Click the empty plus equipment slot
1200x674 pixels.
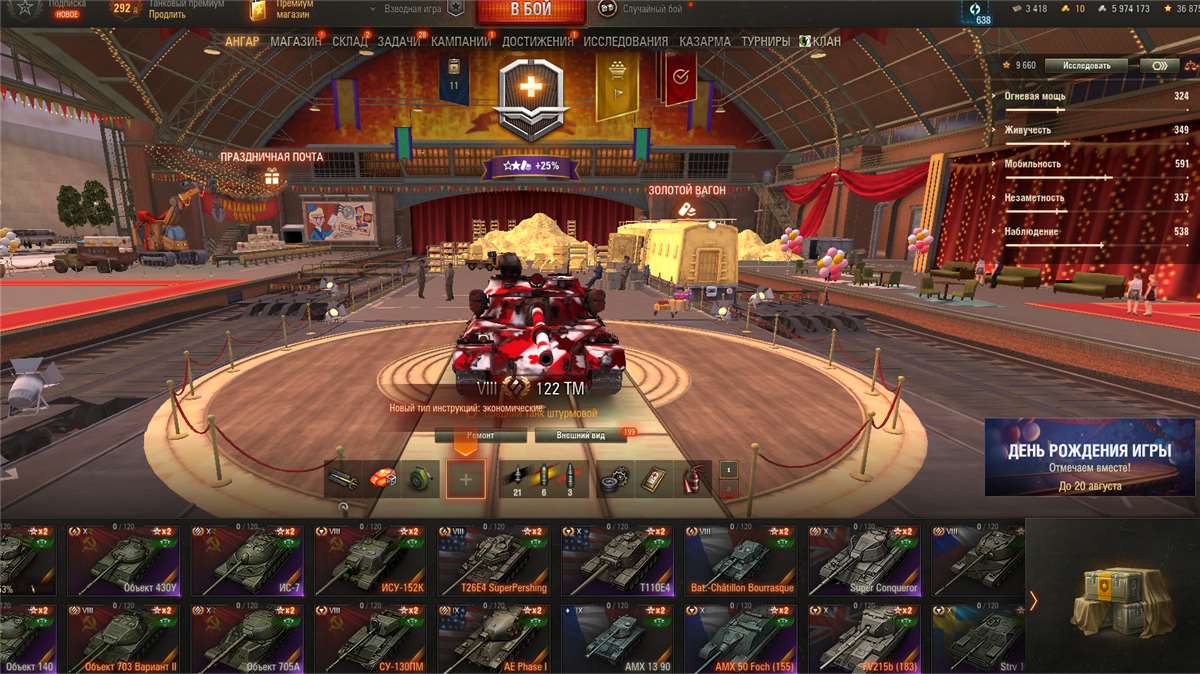[x=466, y=479]
